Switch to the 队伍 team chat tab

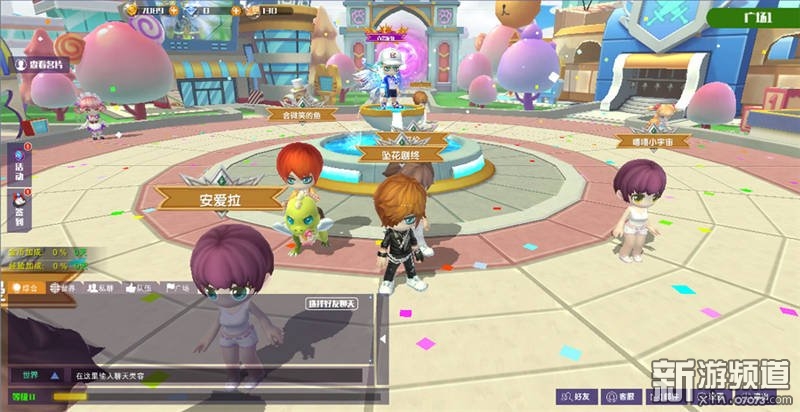point(139,288)
